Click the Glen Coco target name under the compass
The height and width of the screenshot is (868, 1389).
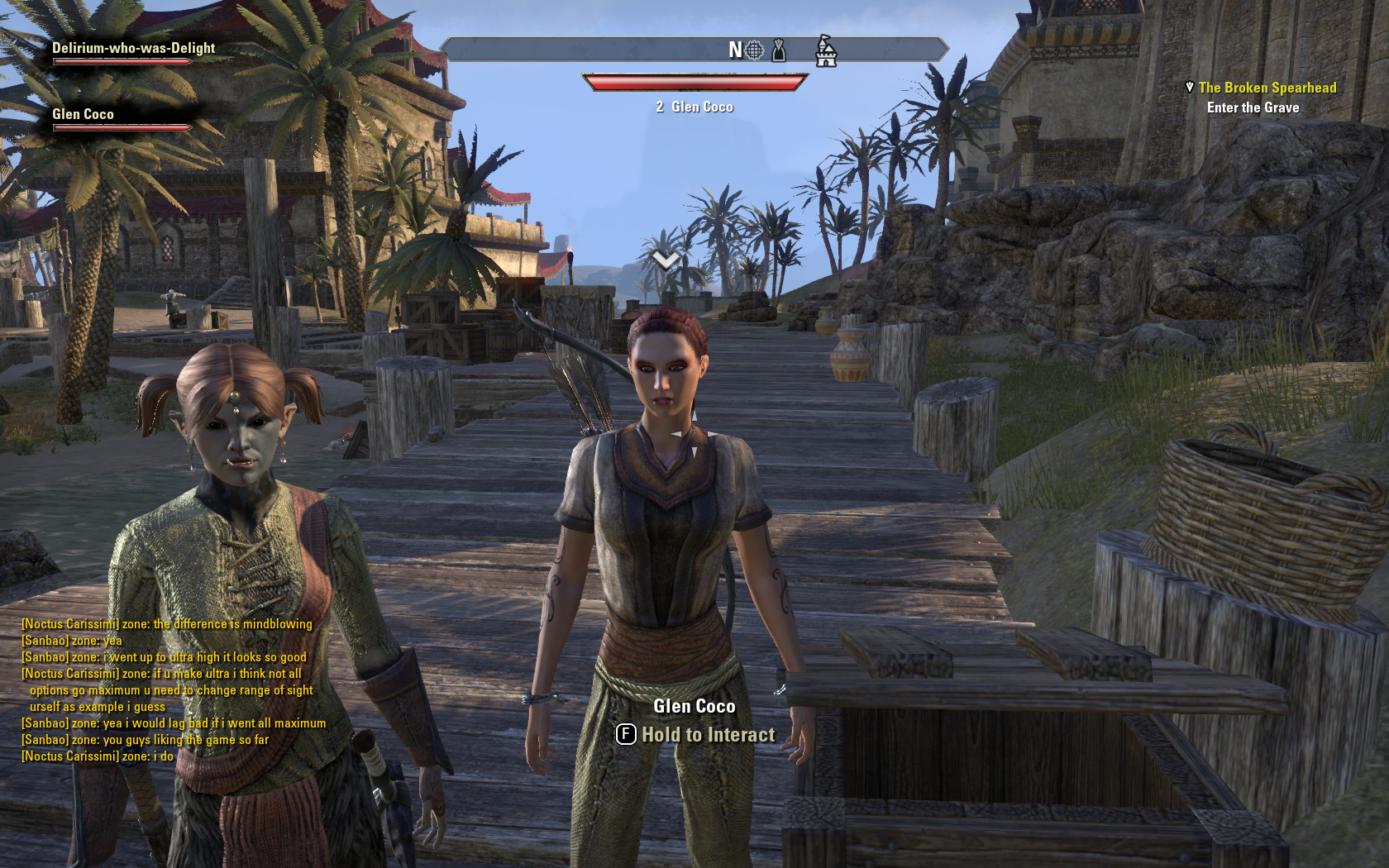[702, 107]
